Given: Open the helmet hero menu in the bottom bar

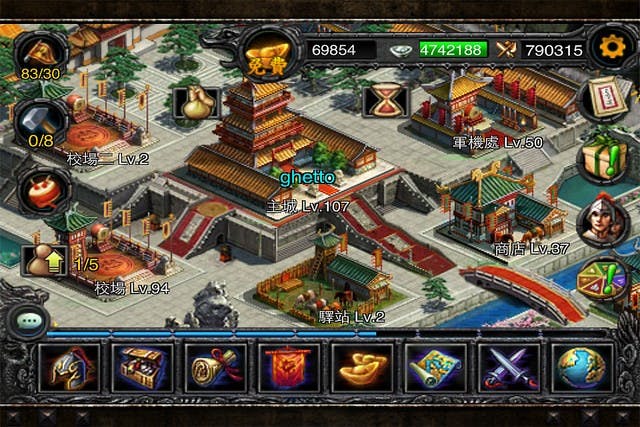Looking at the screenshot, I should click(x=69, y=368).
